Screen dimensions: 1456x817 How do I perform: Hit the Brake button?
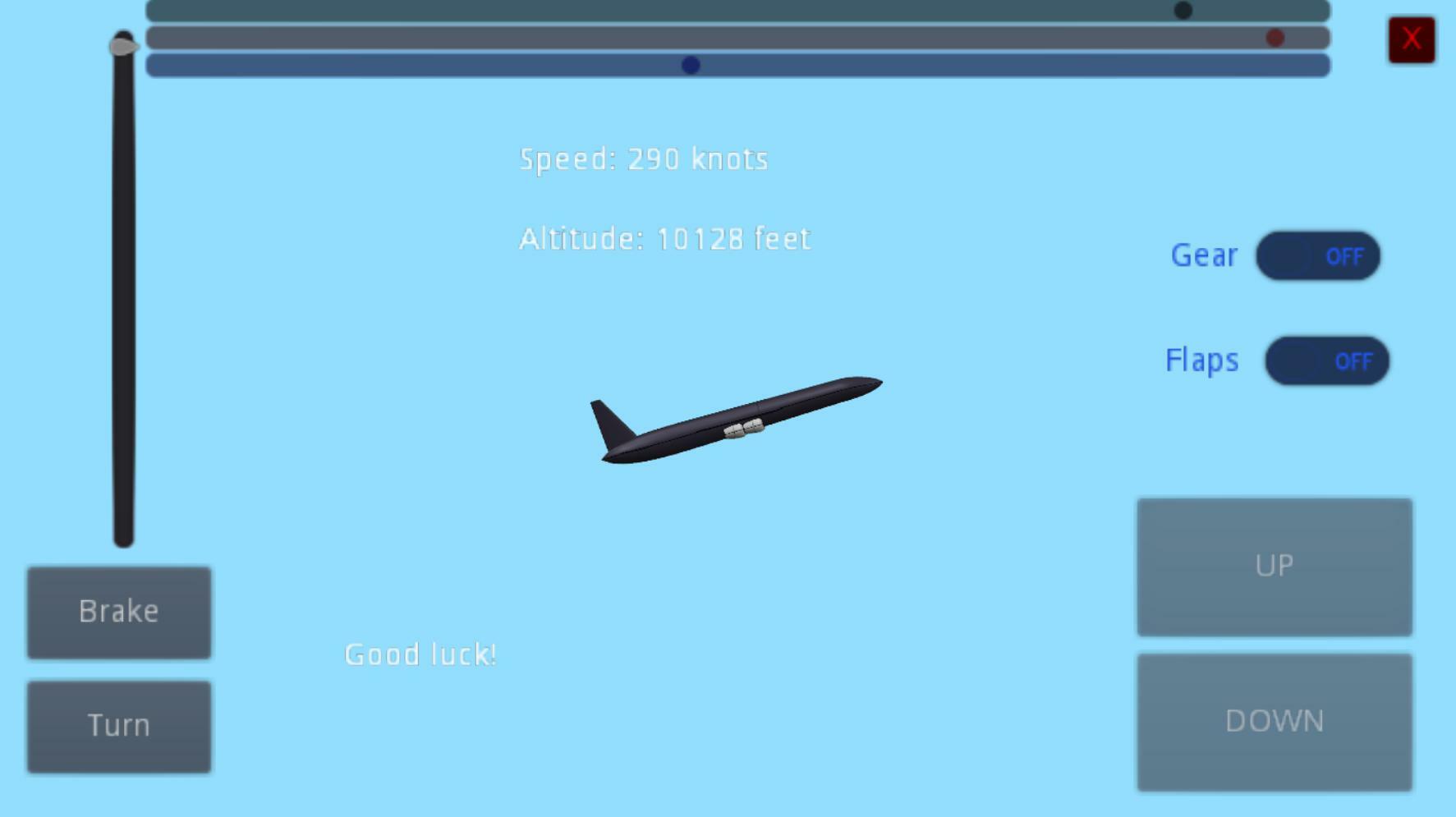point(118,612)
